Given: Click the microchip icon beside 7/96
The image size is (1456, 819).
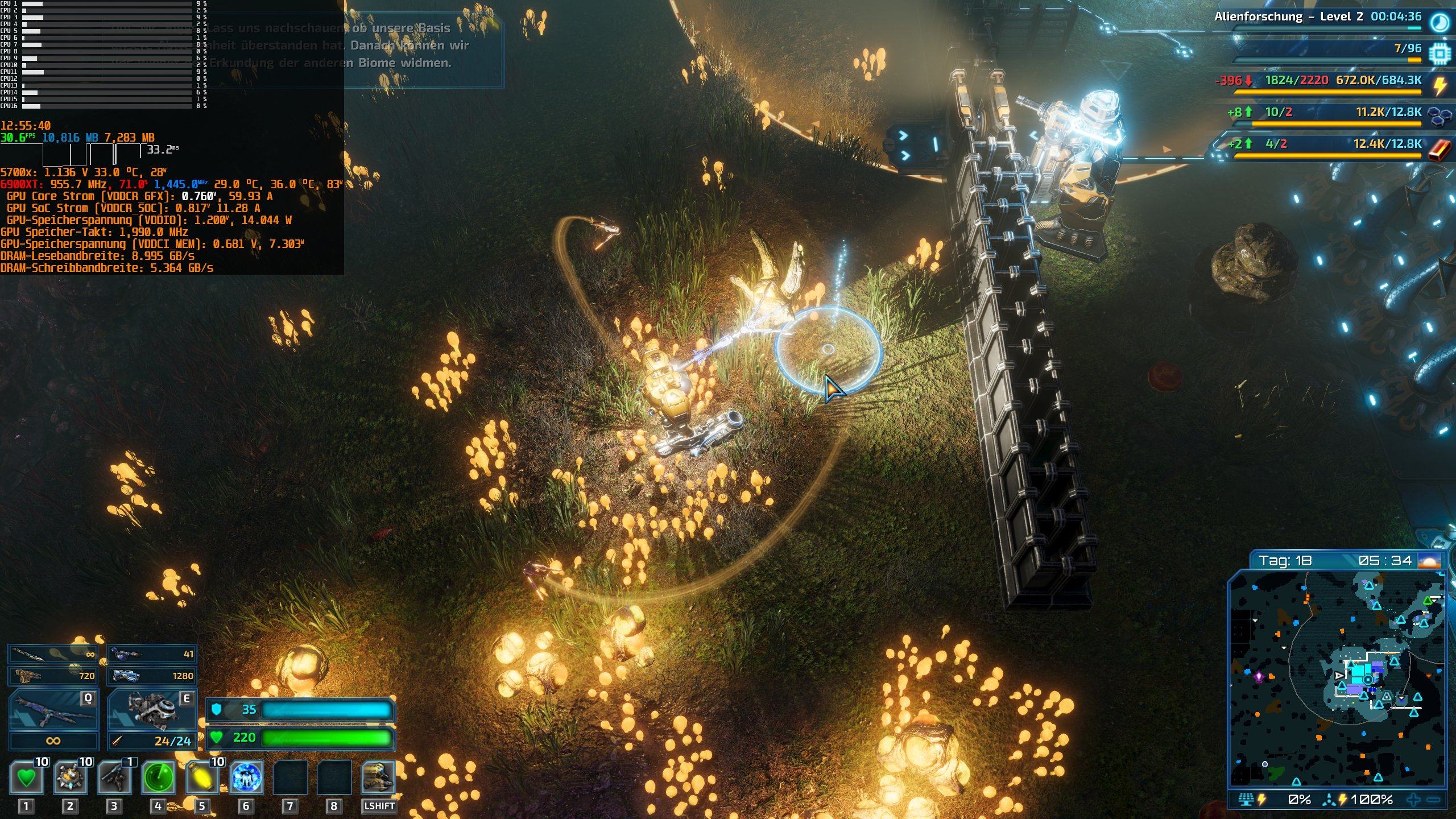Looking at the screenshot, I should tap(1440, 53).
